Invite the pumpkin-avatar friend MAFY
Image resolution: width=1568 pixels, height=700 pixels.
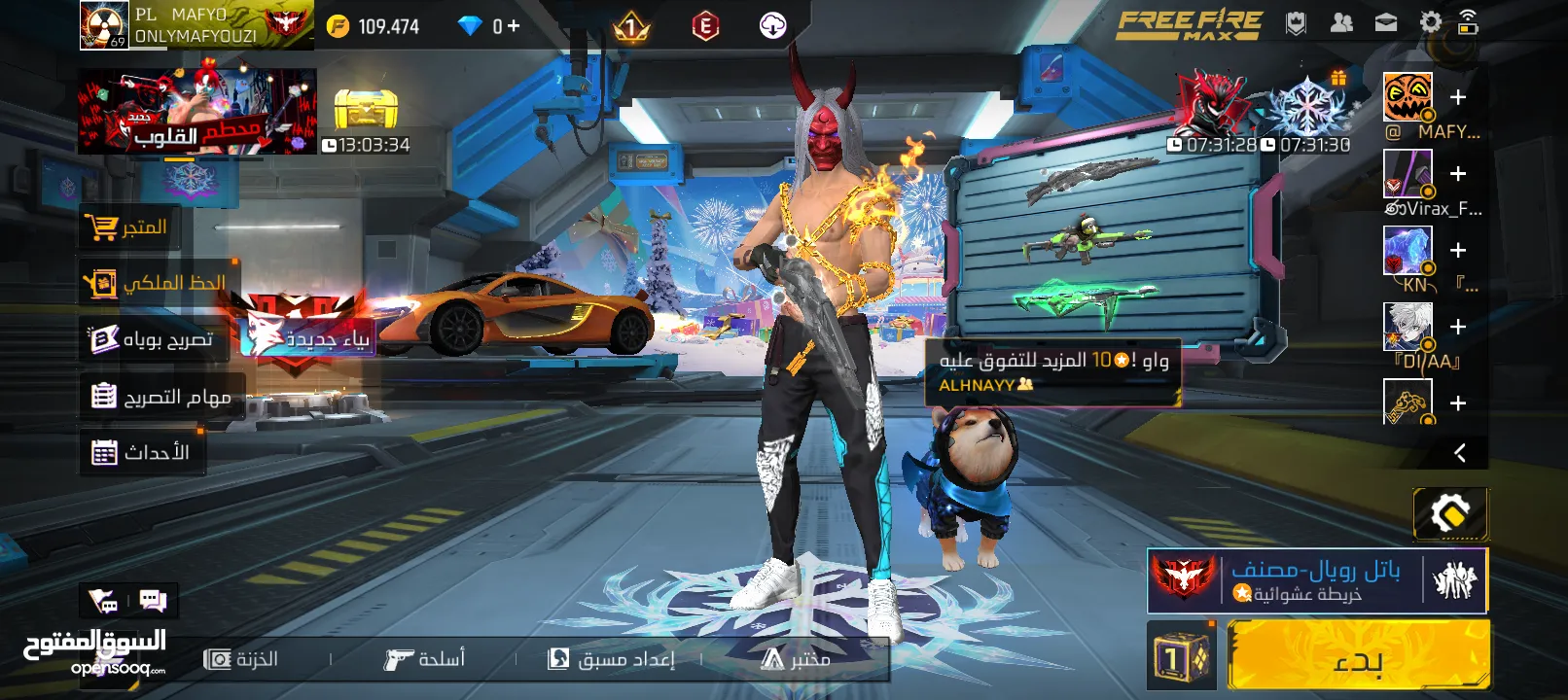pyautogui.click(x=1457, y=97)
